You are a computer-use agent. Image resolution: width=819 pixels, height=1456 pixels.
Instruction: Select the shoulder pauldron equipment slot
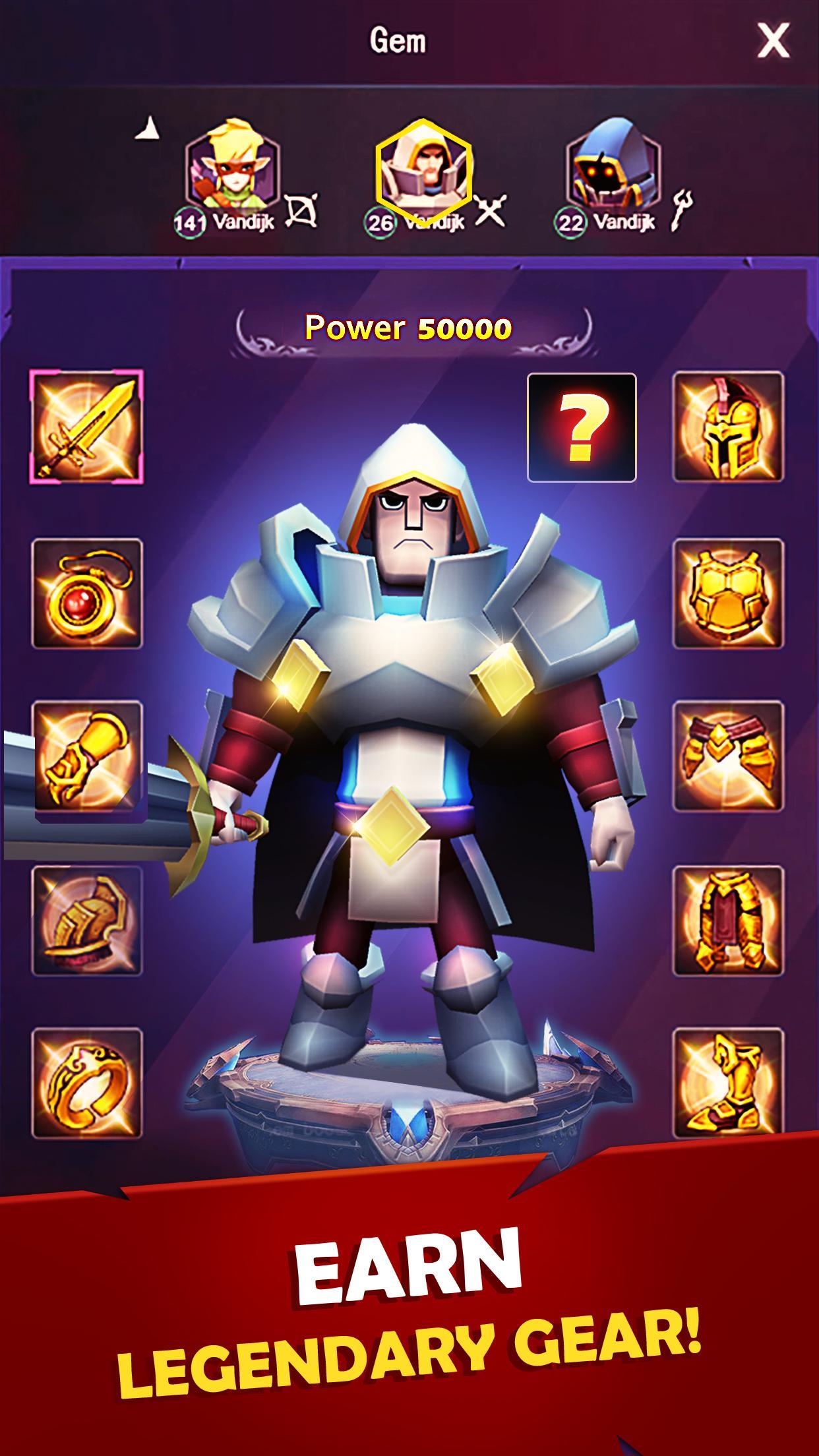click(87, 921)
